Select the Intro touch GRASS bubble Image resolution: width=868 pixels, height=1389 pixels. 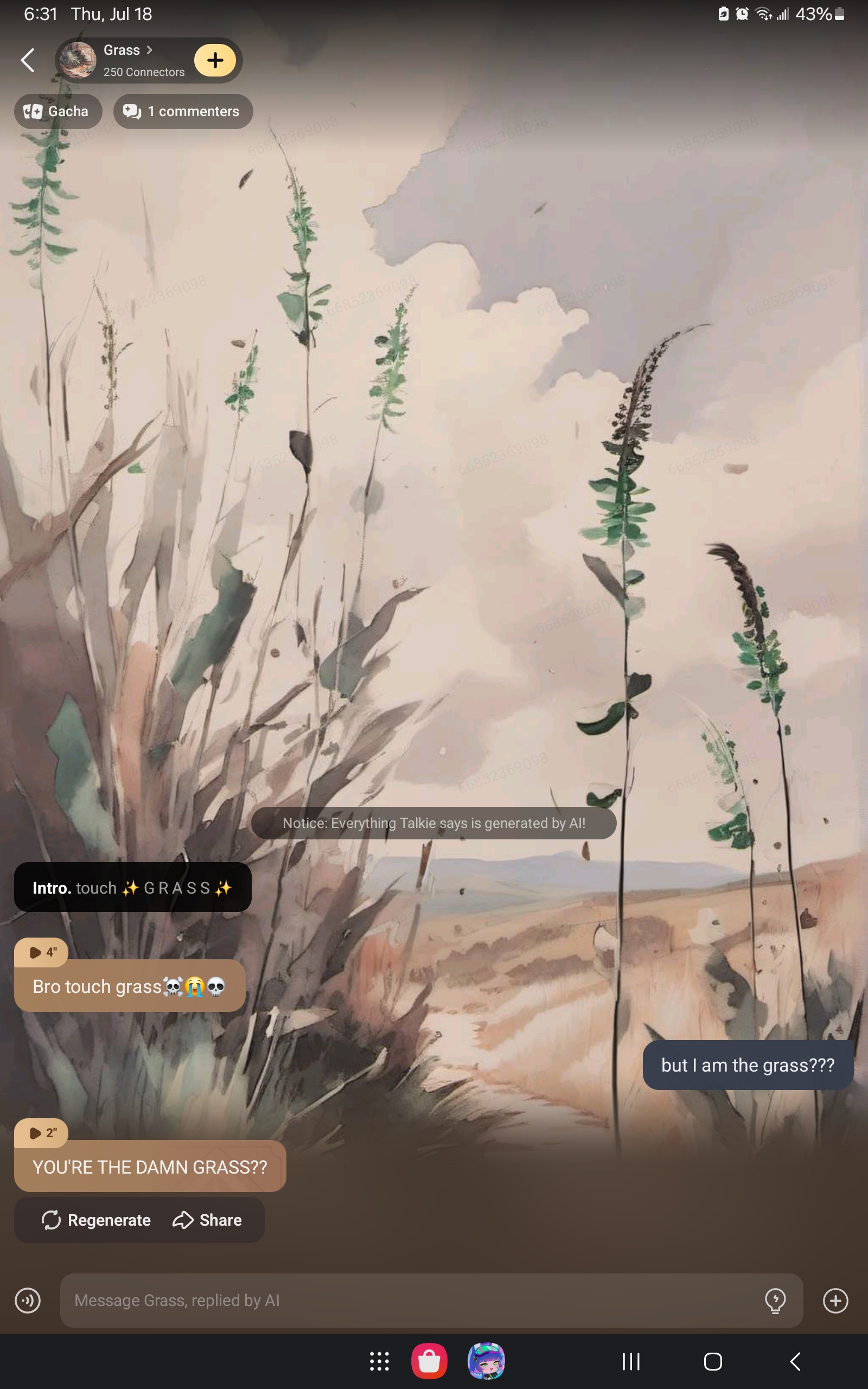[x=132, y=887]
